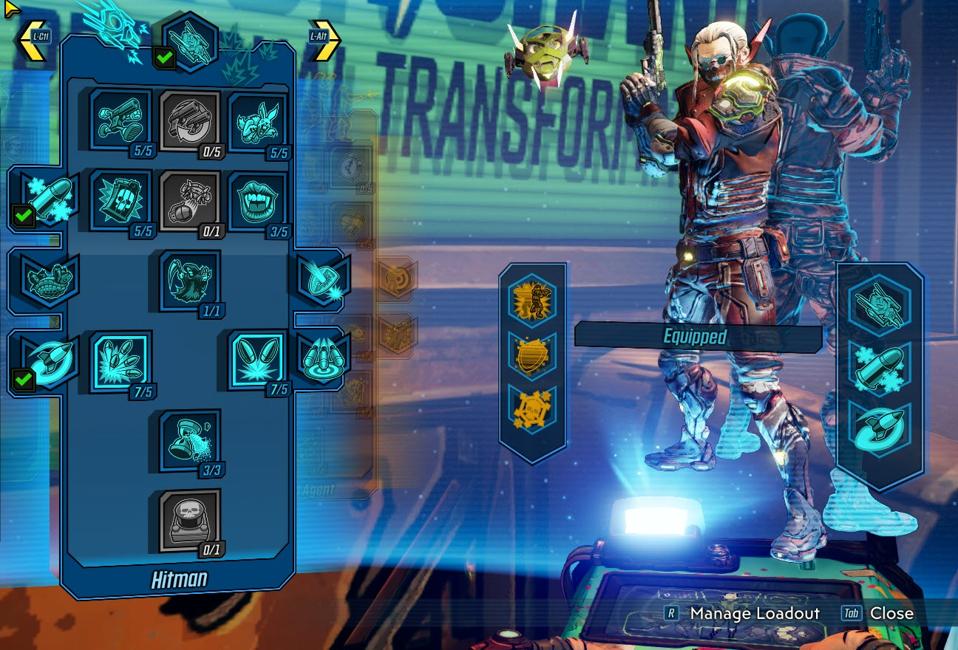Select the equipped snowflake bullet augment on right panel

click(x=879, y=367)
